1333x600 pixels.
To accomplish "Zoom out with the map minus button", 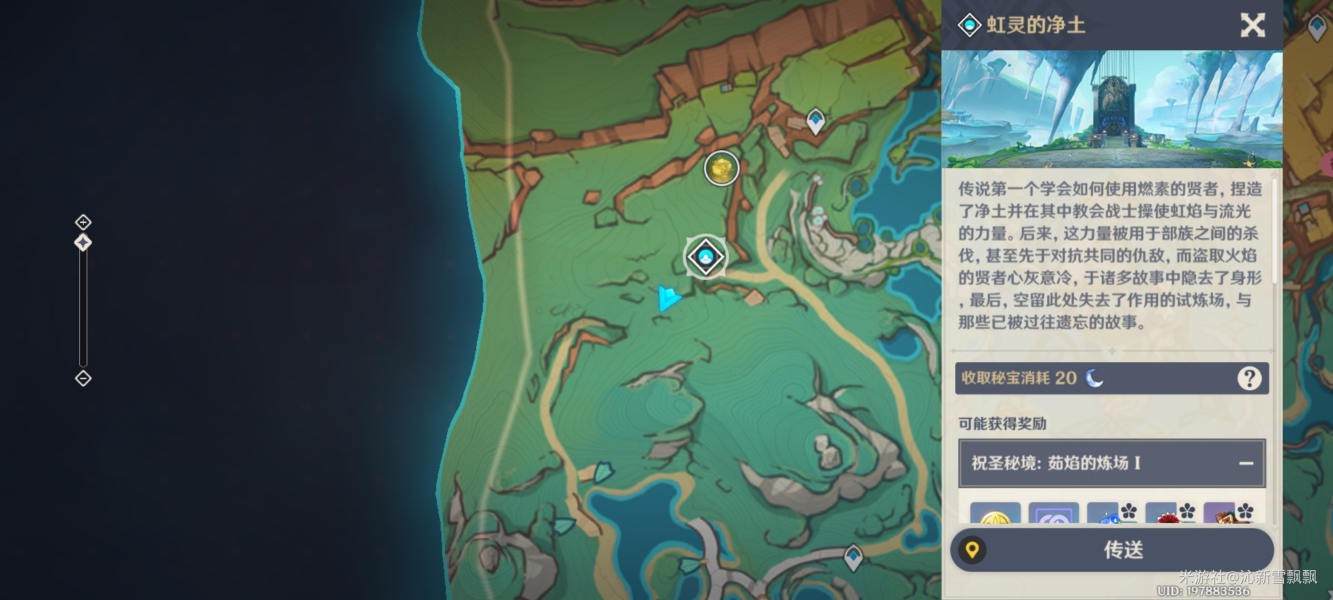I will tap(83, 378).
